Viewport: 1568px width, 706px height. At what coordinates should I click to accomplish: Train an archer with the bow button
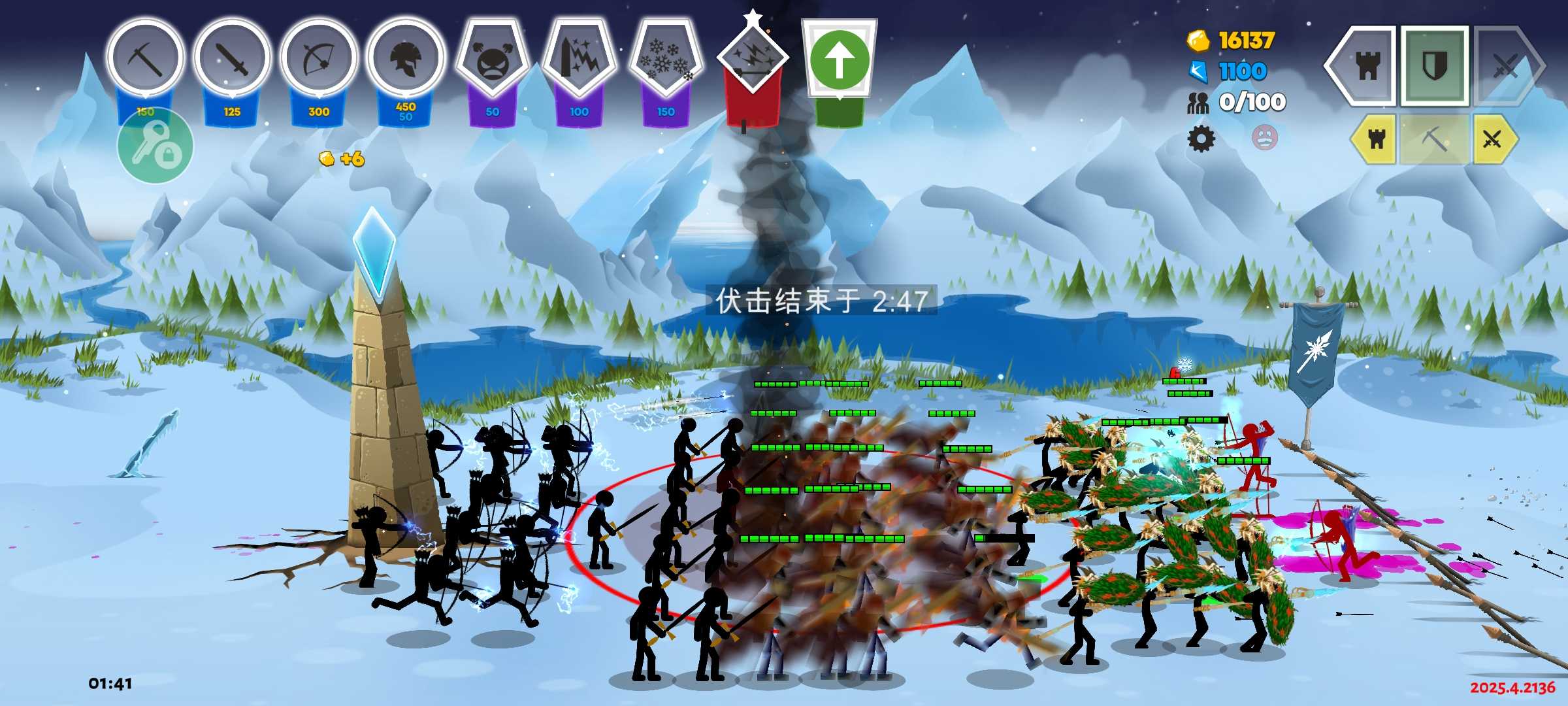pyautogui.click(x=319, y=59)
